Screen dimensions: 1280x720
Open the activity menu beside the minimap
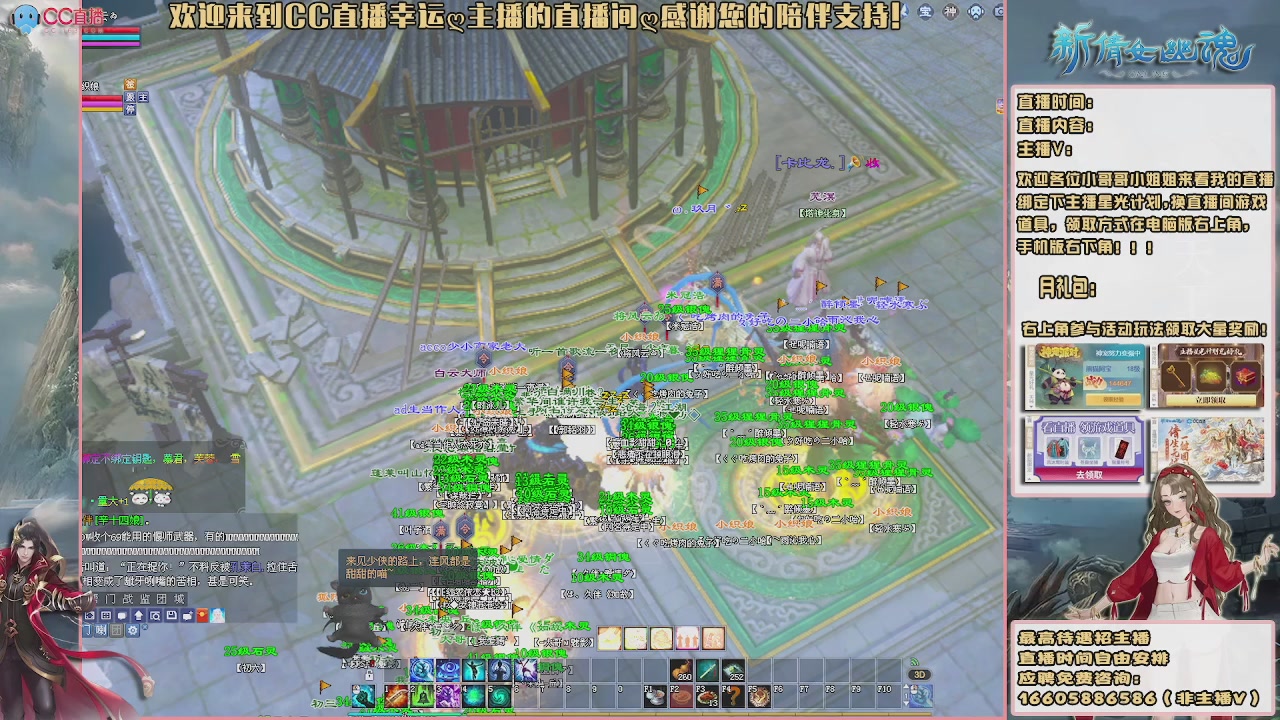coord(951,12)
